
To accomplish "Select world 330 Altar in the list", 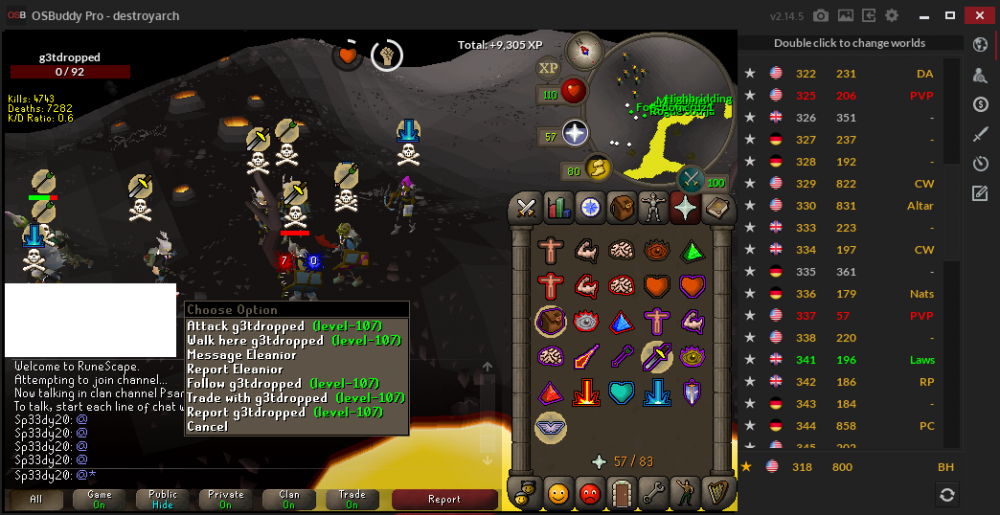I will (840, 206).
